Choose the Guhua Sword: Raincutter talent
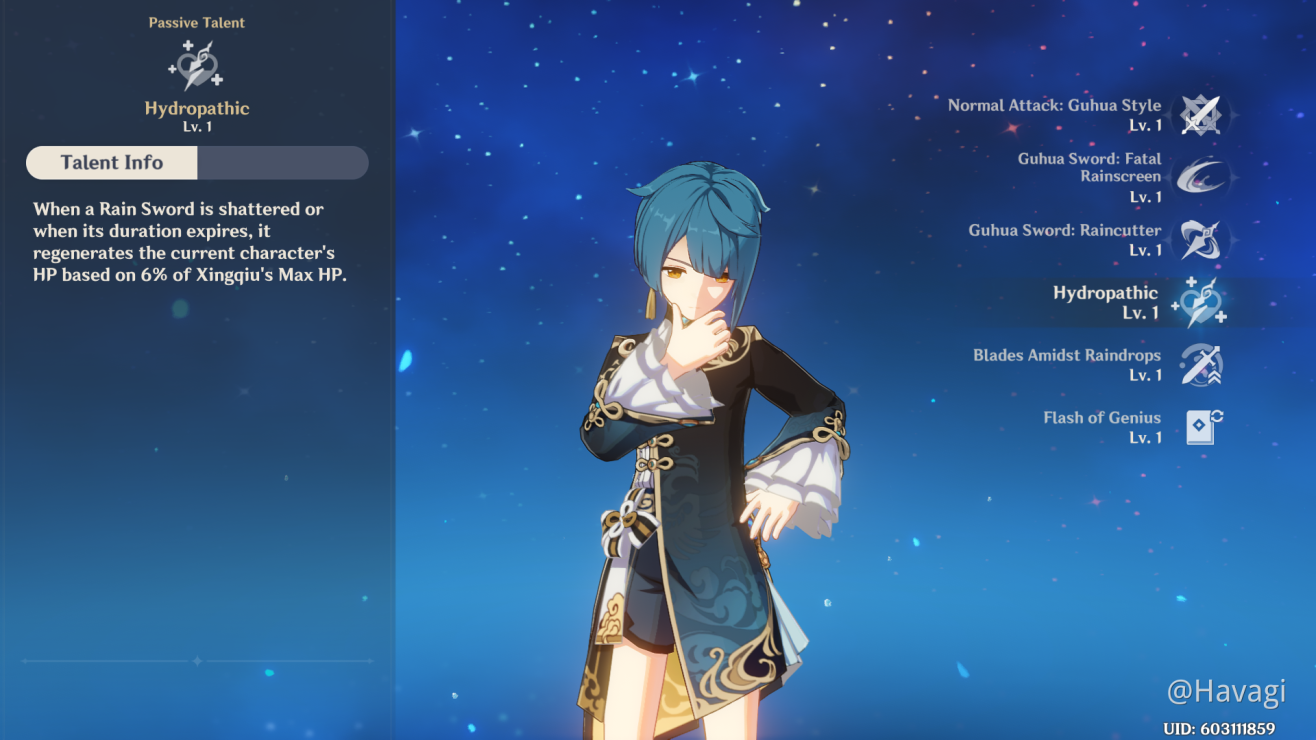This screenshot has height=740, width=1316. [x=1199, y=240]
